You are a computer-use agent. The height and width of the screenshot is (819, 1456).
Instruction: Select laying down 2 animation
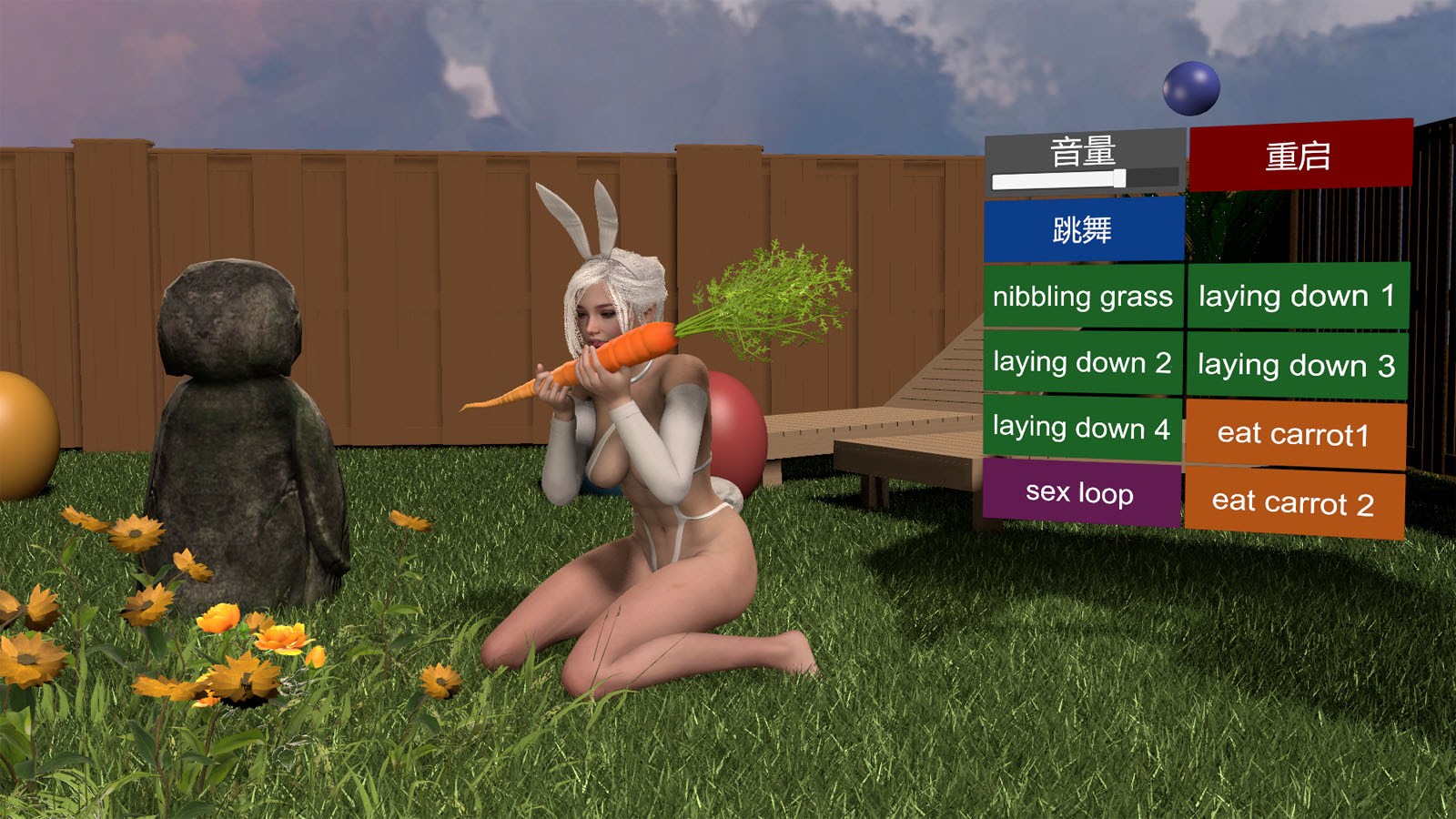pyautogui.click(x=1081, y=362)
